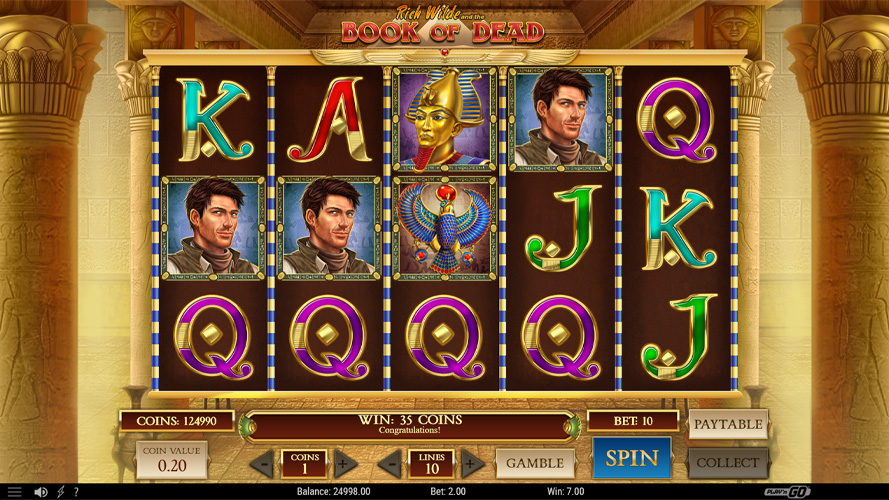Open the hamburger menu in bottom bar
This screenshot has width=889, height=500.
pos(14,492)
